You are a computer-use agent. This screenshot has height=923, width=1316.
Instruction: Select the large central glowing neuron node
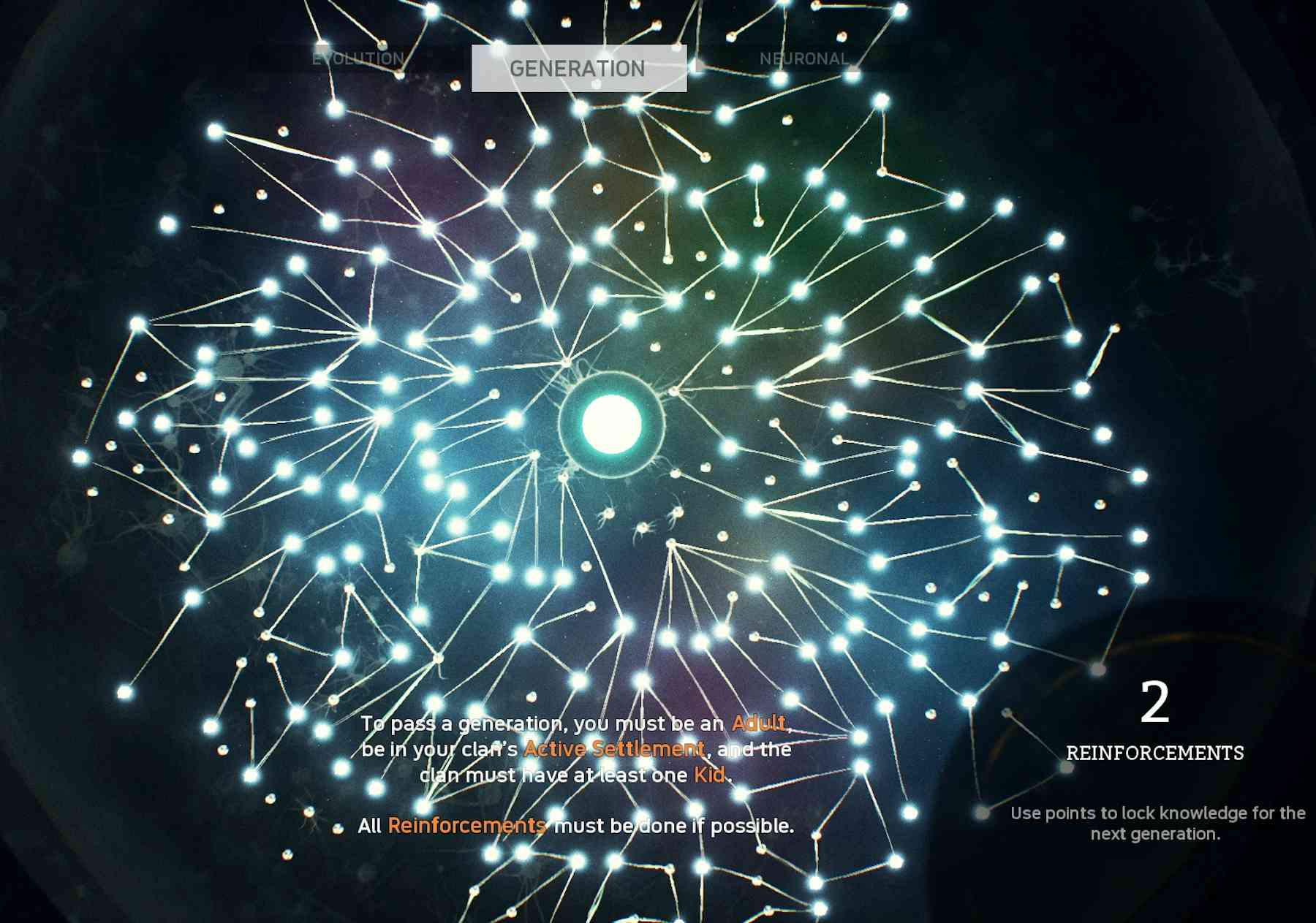click(x=611, y=424)
